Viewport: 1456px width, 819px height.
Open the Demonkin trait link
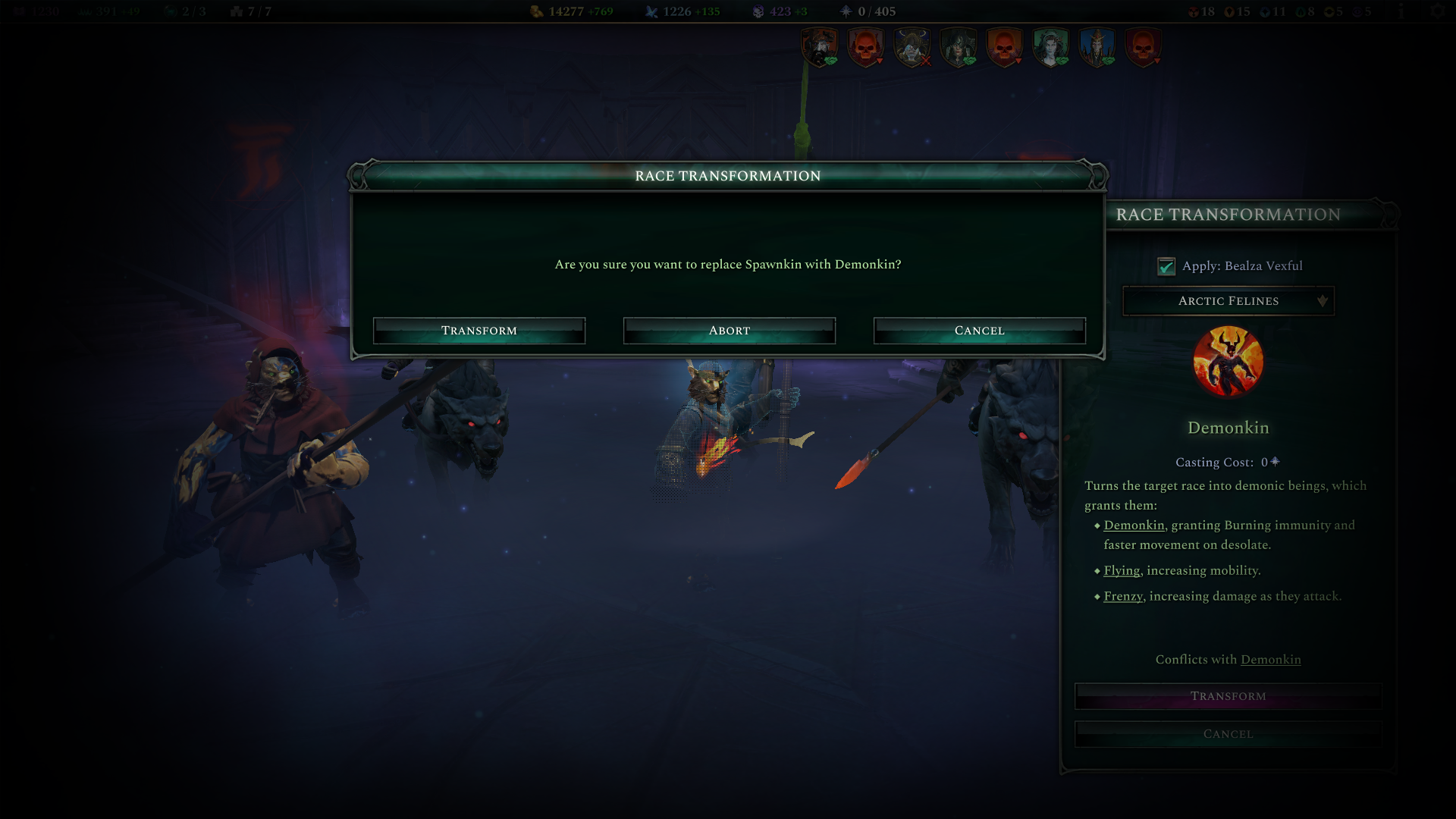coord(1133,524)
